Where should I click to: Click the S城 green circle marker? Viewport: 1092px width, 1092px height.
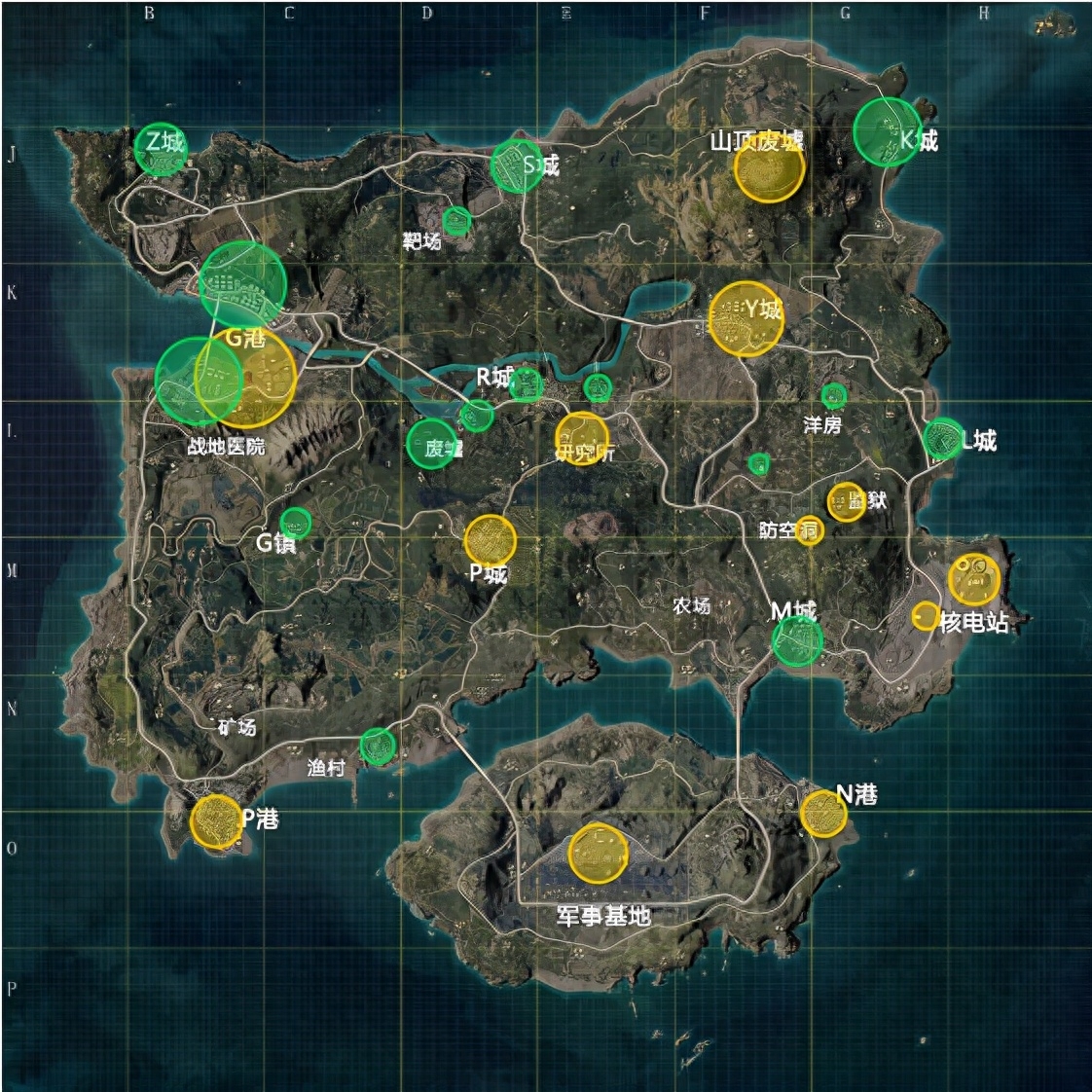click(517, 165)
